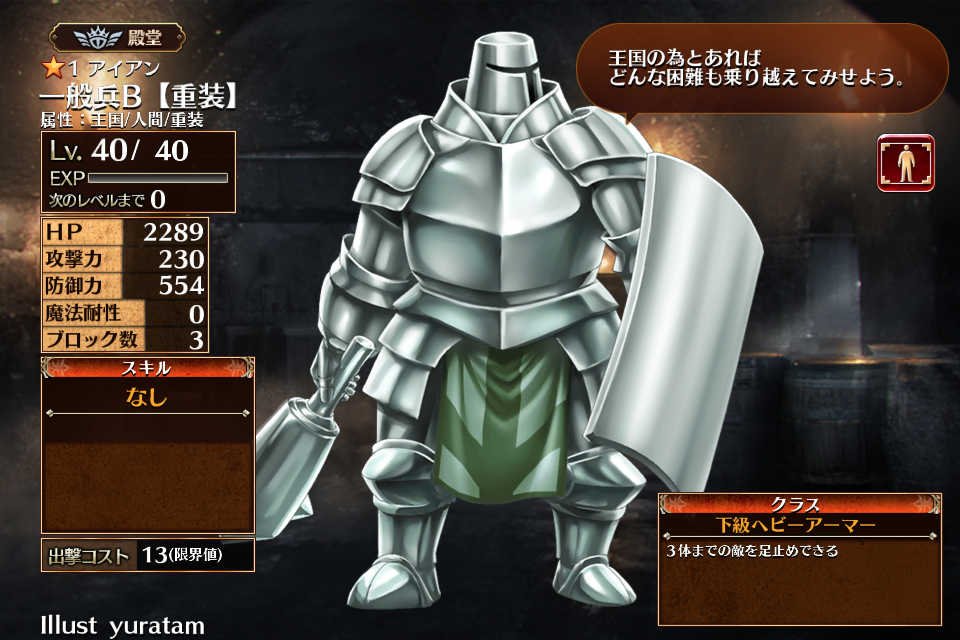This screenshot has height=640, width=960.
Task: Click the red character silhouette icon button
Action: click(906, 163)
